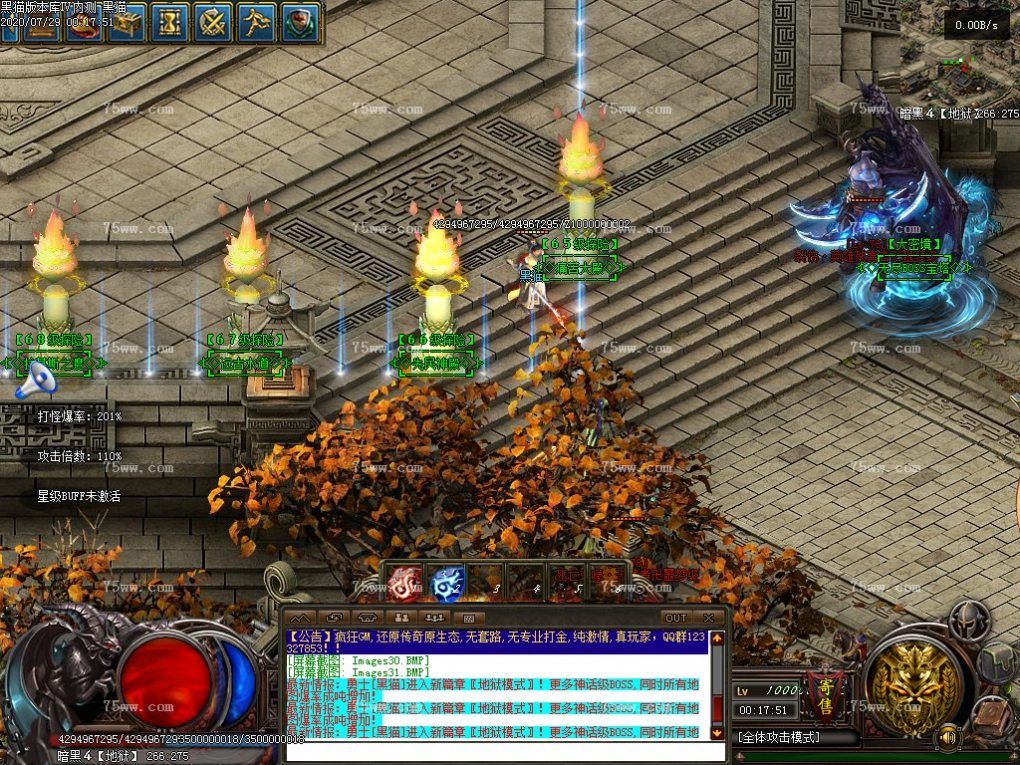Open the golden treasure chest toolbar icon
Screen dimensions: 1020x765
[x=126, y=22]
